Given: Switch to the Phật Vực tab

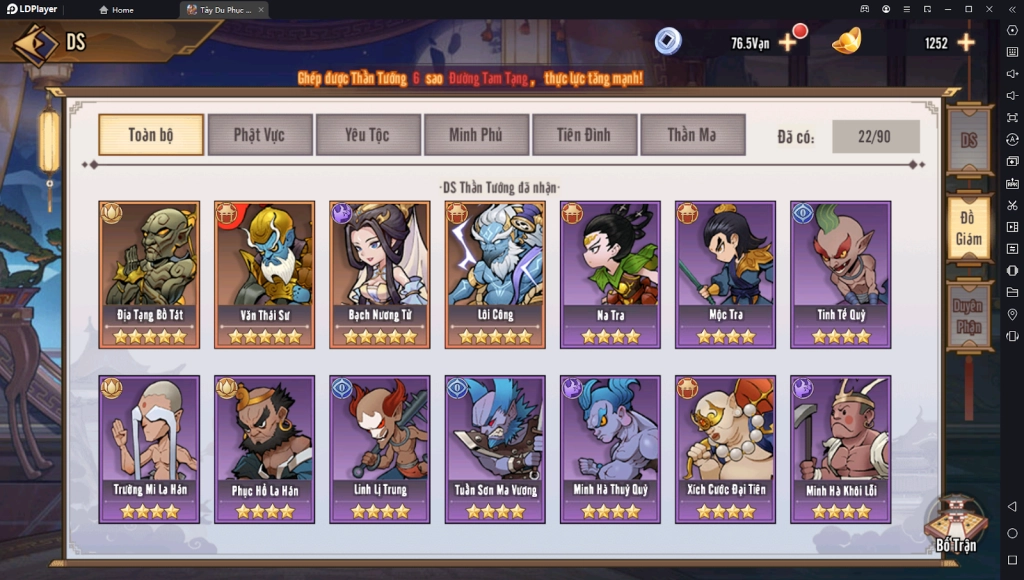Looking at the screenshot, I should pyautogui.click(x=260, y=135).
